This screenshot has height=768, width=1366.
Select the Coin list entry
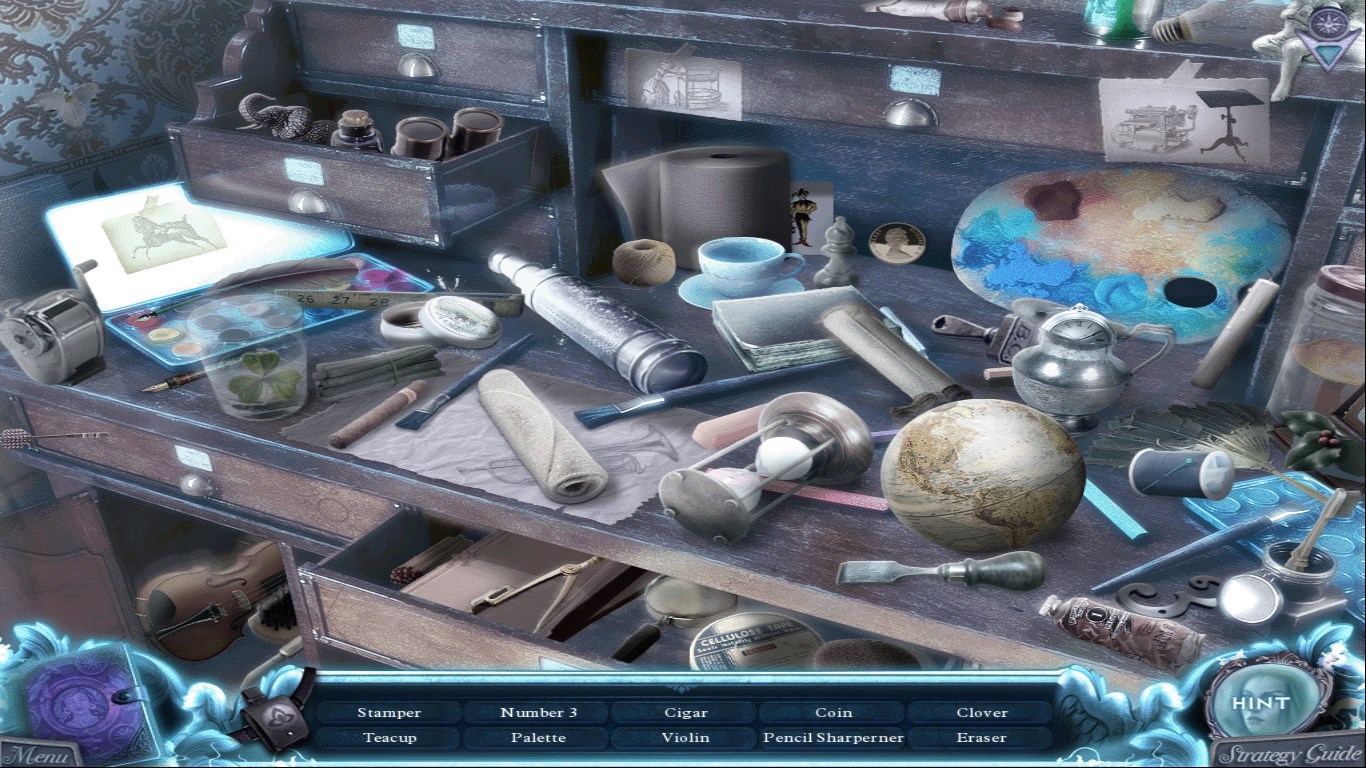[833, 713]
